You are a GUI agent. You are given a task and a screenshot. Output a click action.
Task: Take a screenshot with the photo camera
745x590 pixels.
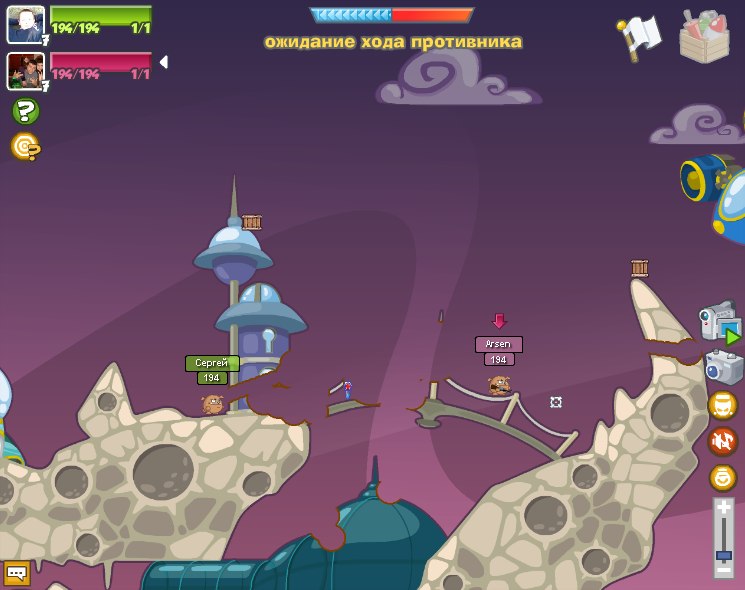coord(723,366)
